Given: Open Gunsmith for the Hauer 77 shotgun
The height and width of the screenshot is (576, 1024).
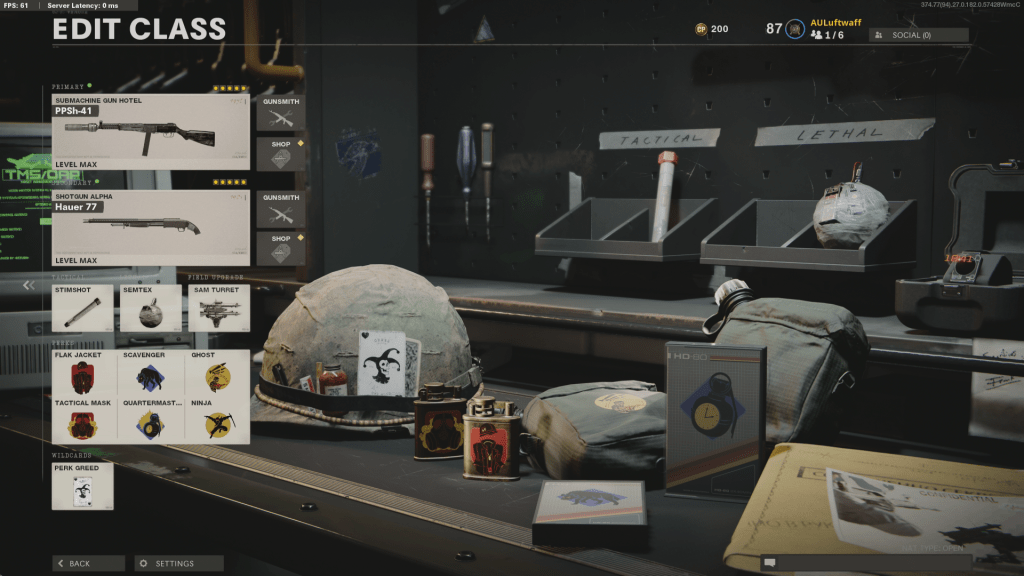Looking at the screenshot, I should coord(281,208).
